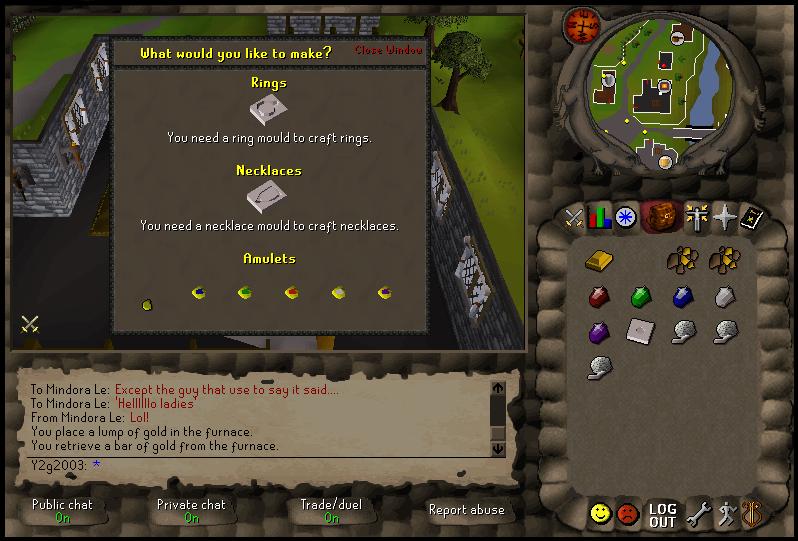Close the crafting window

[388, 50]
